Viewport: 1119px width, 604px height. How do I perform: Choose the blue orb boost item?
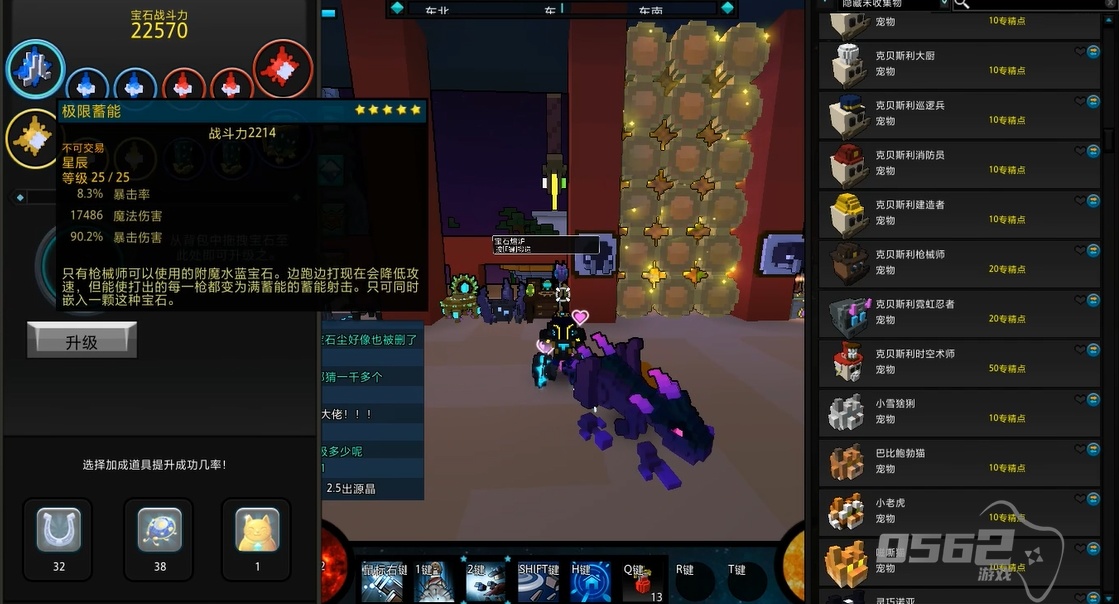tap(158, 531)
